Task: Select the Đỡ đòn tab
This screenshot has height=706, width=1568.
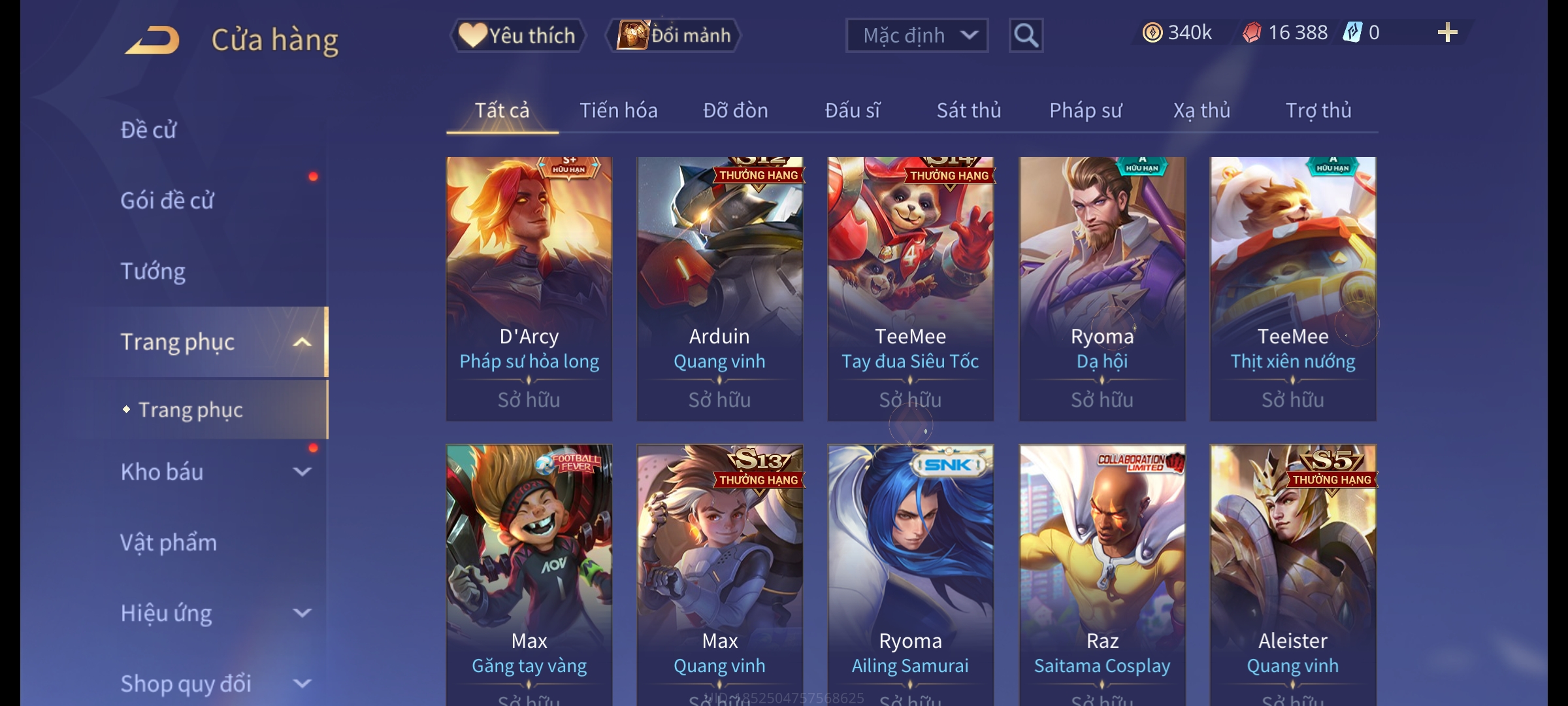Action: pyautogui.click(x=735, y=110)
